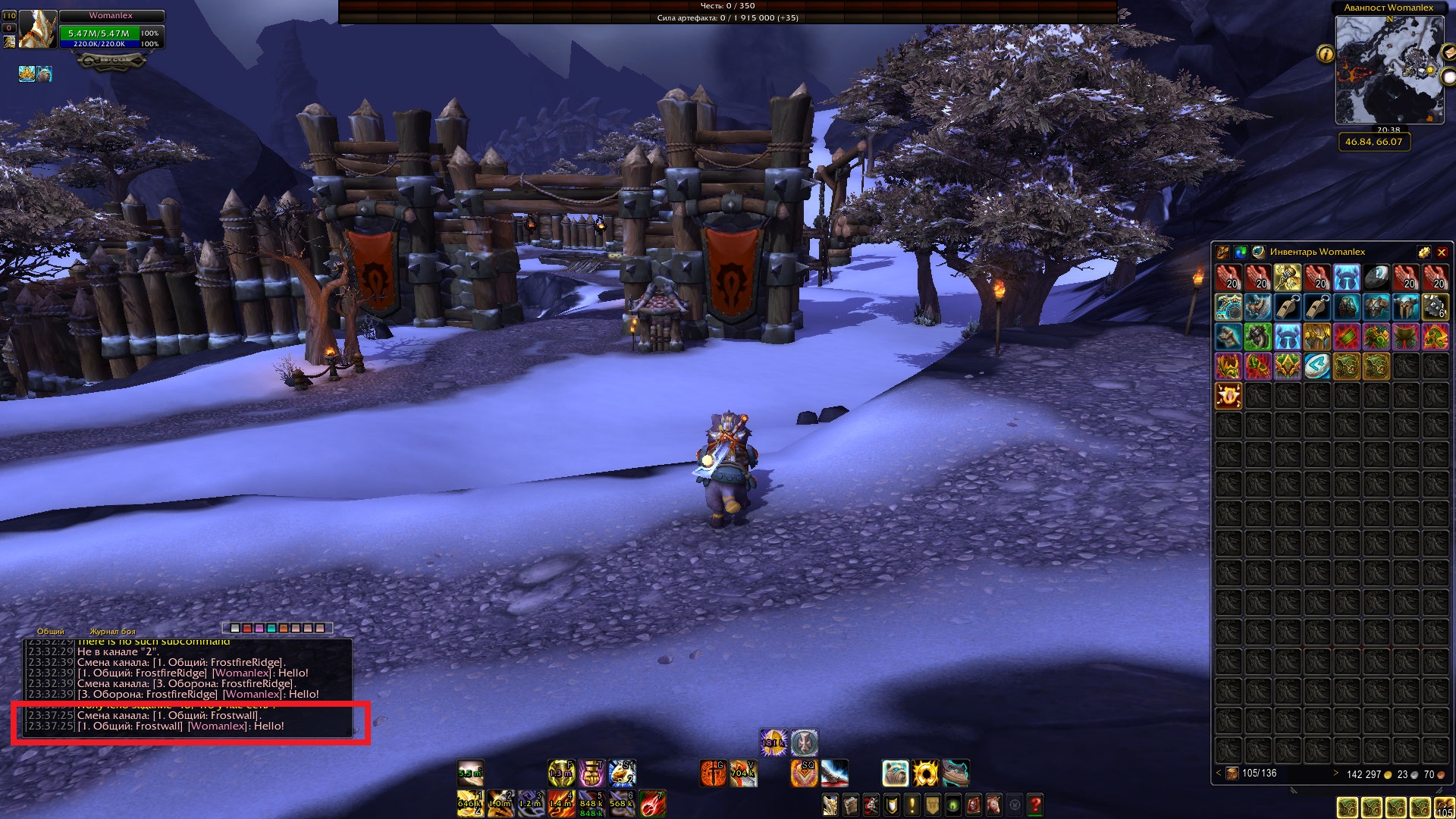The width and height of the screenshot is (1456, 819).
Task: Select the dark stone eye item in bag
Action: point(1376,278)
